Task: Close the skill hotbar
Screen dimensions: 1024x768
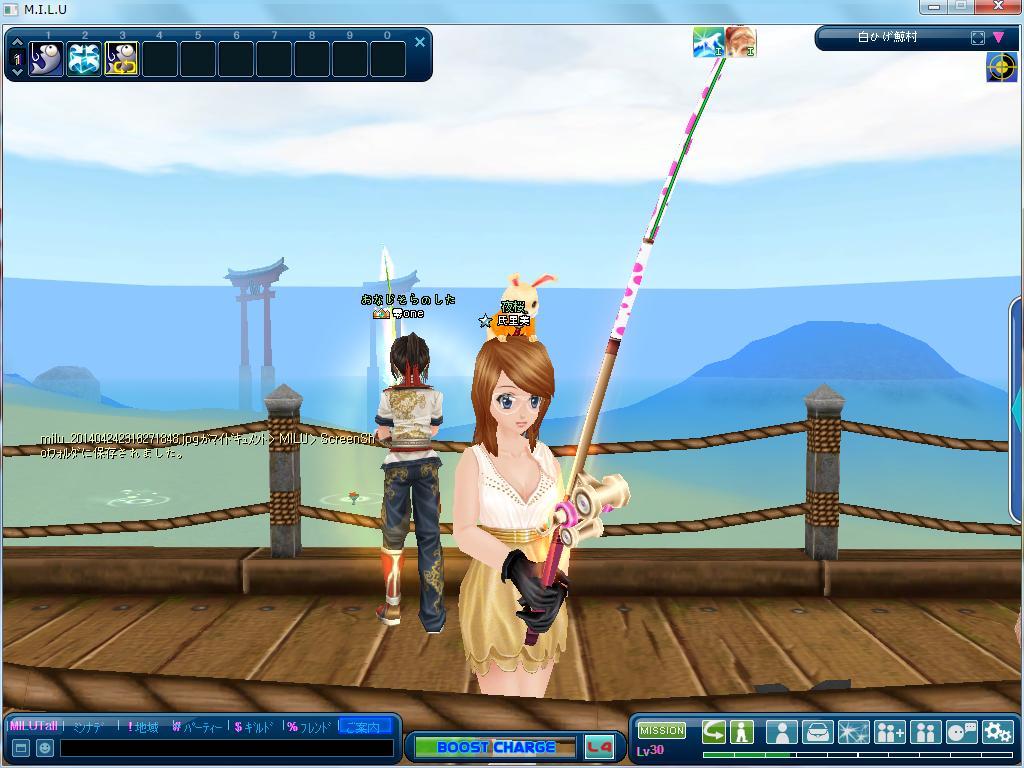Action: point(420,42)
